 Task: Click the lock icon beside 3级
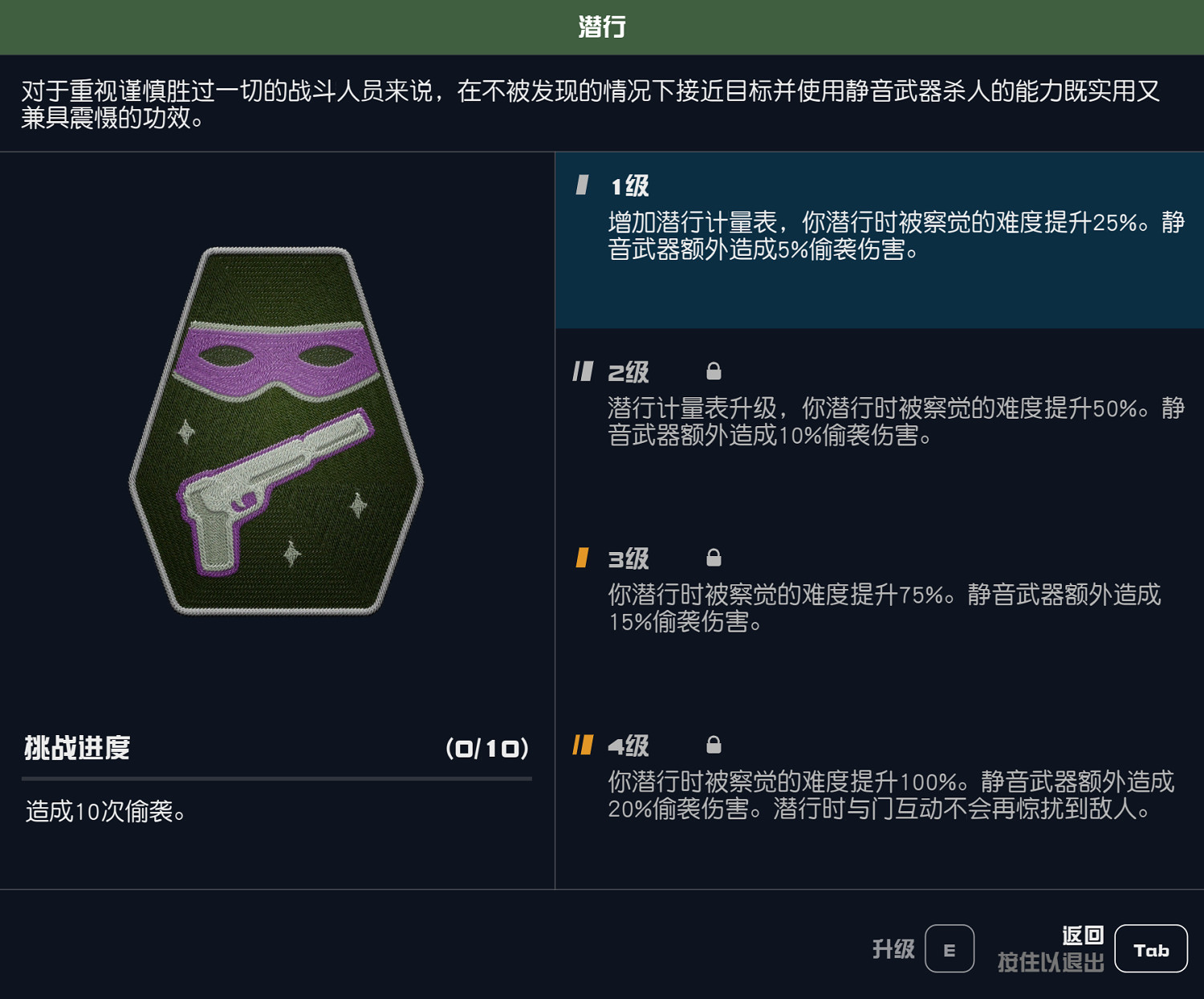click(713, 558)
